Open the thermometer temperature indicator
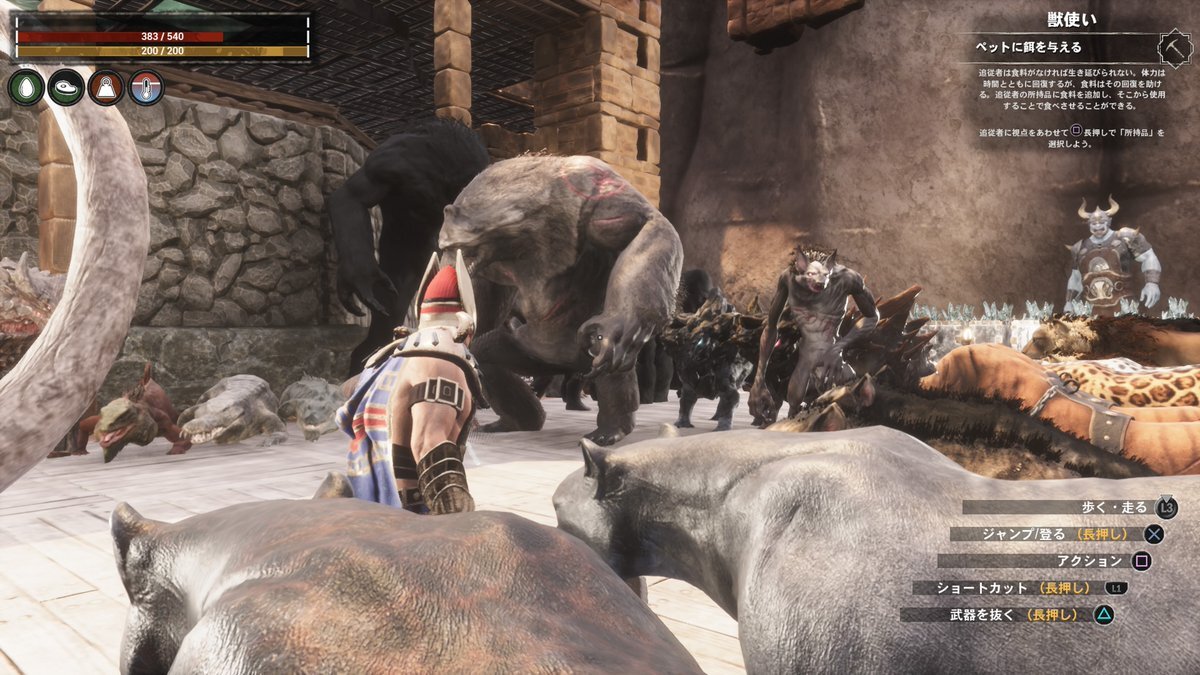Screen dimensions: 1200x675 (146, 88)
